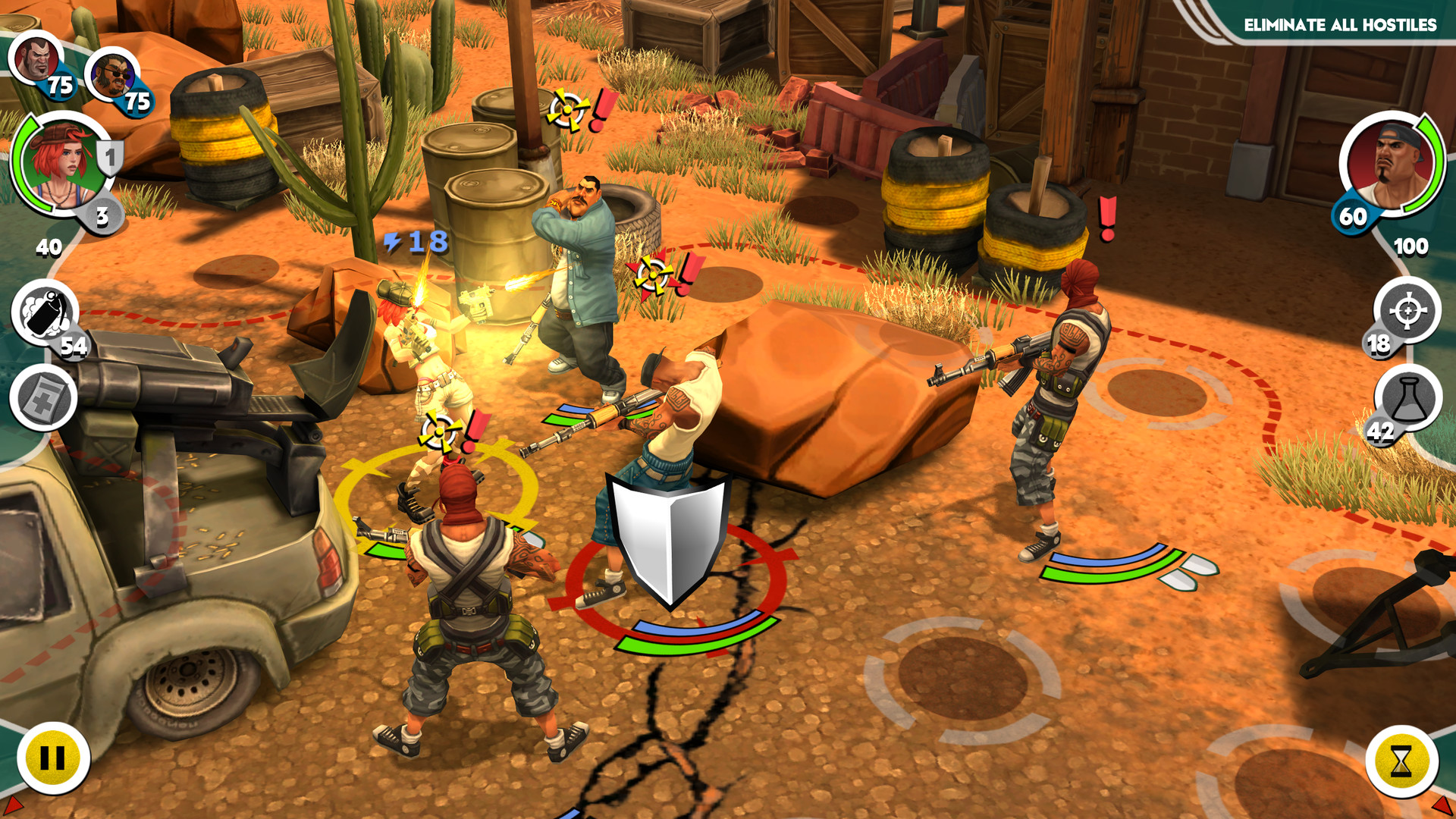Select the grenade ability icon
The height and width of the screenshot is (819, 1456).
(42, 315)
